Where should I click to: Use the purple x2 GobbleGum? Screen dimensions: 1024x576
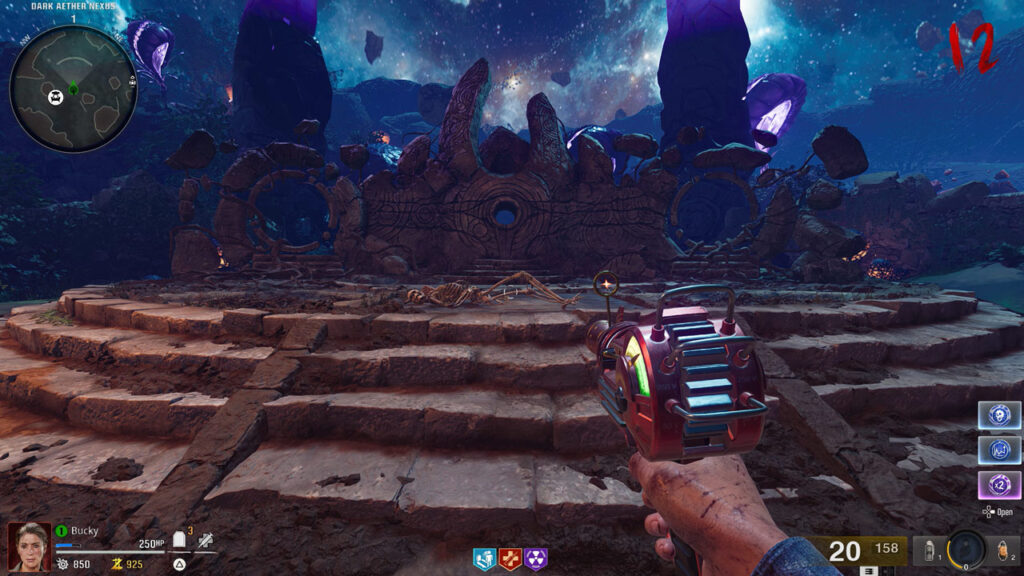(x=998, y=485)
